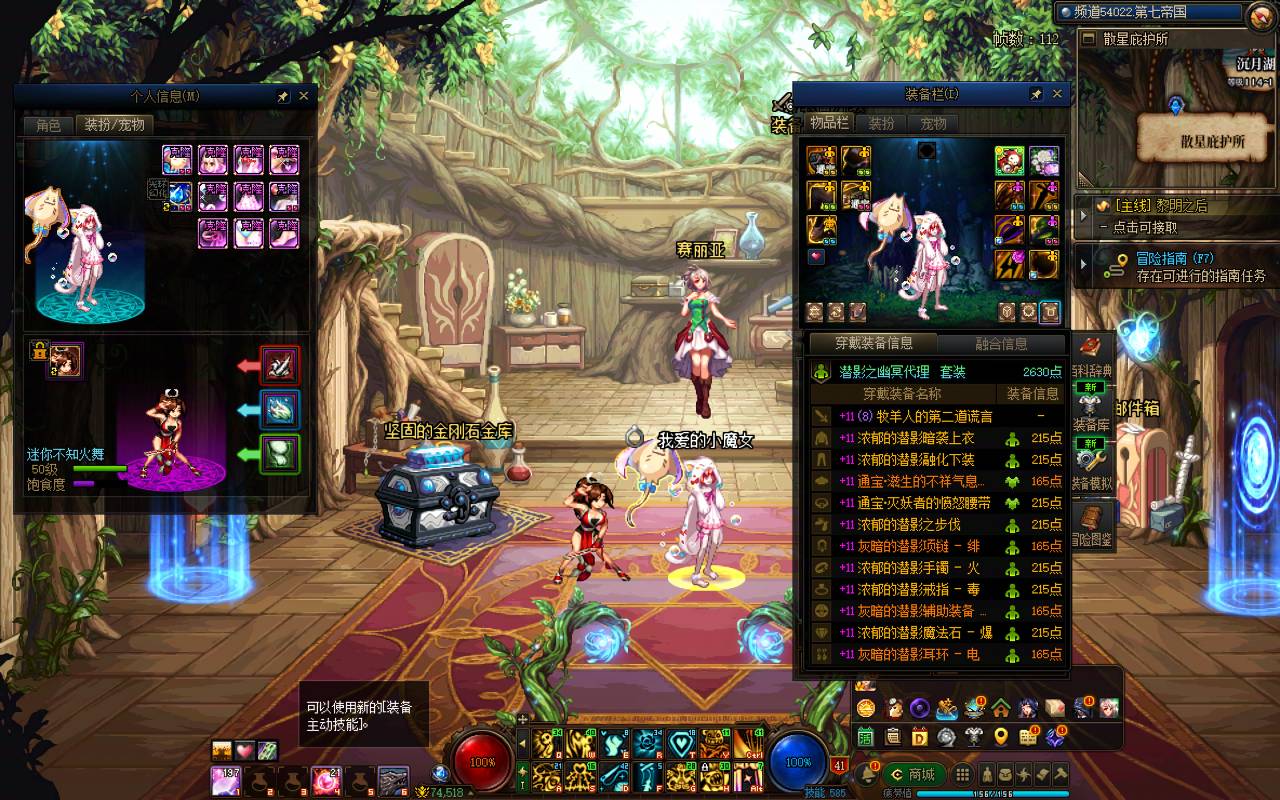Pin the 装备栏 equipment window
Viewport: 1280px width, 800px height.
pos(1037,94)
